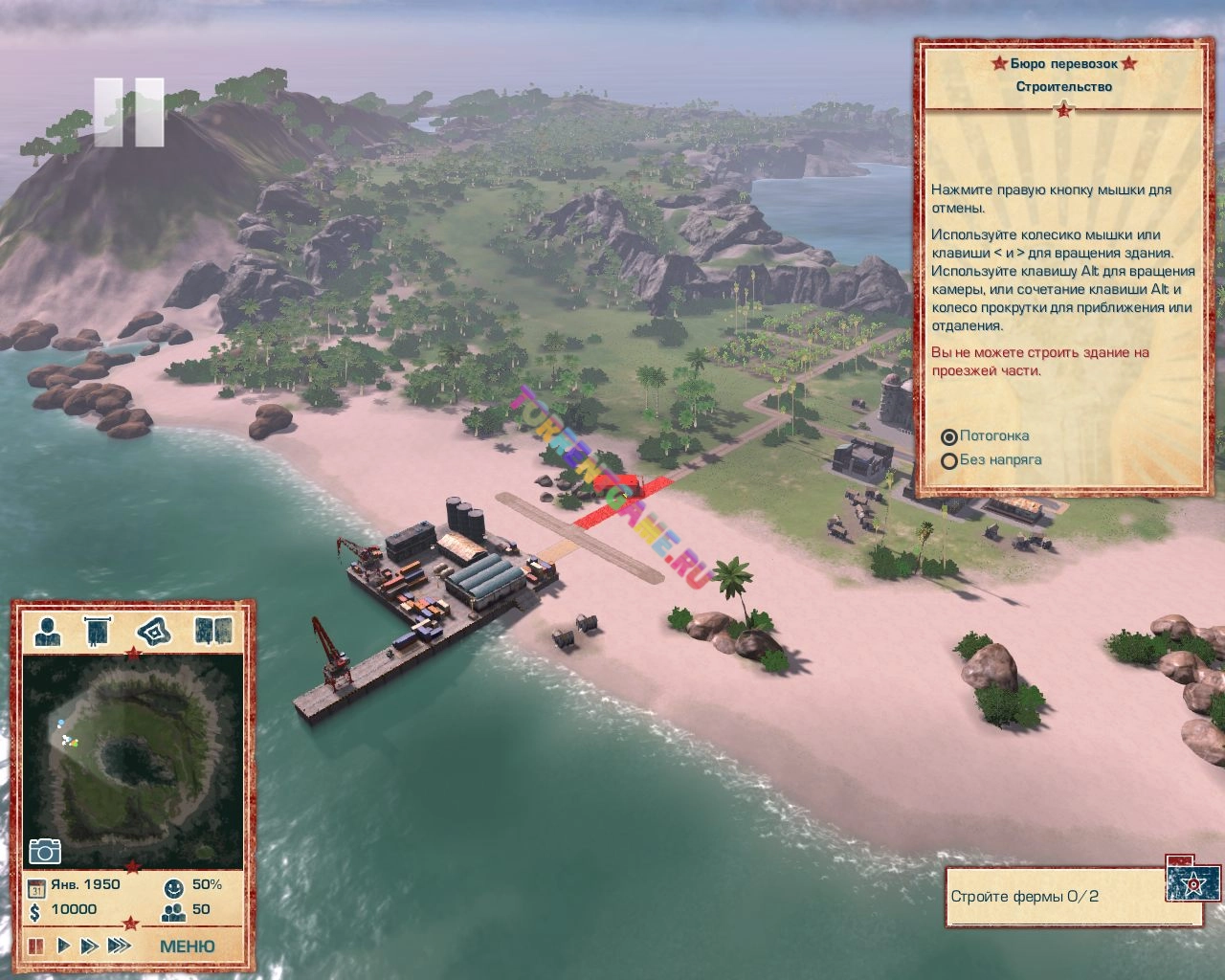The image size is (1225, 980).
Task: Click the camera icon on the minimap
Action: [x=45, y=851]
